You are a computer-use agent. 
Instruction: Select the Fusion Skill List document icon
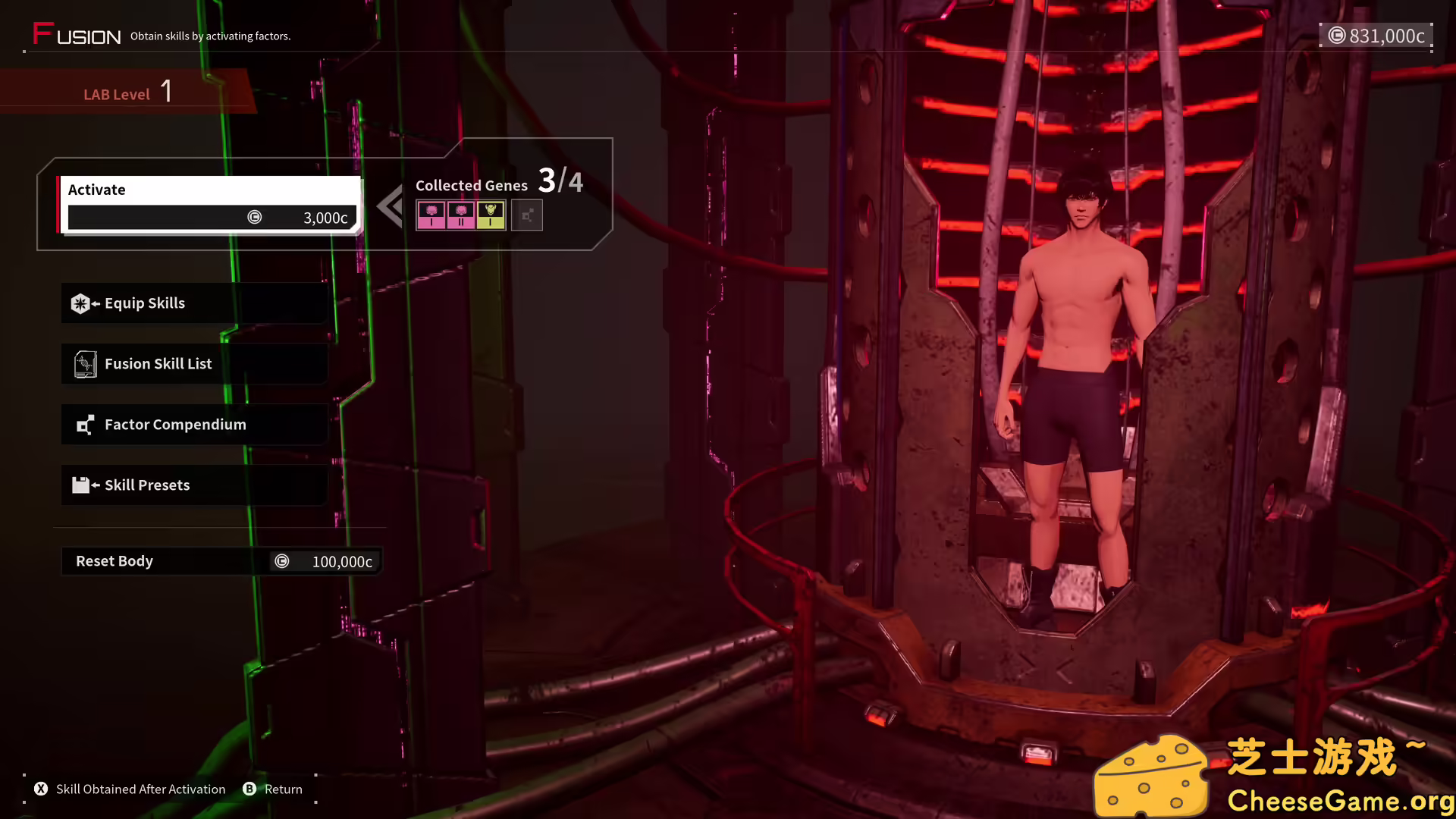[85, 363]
